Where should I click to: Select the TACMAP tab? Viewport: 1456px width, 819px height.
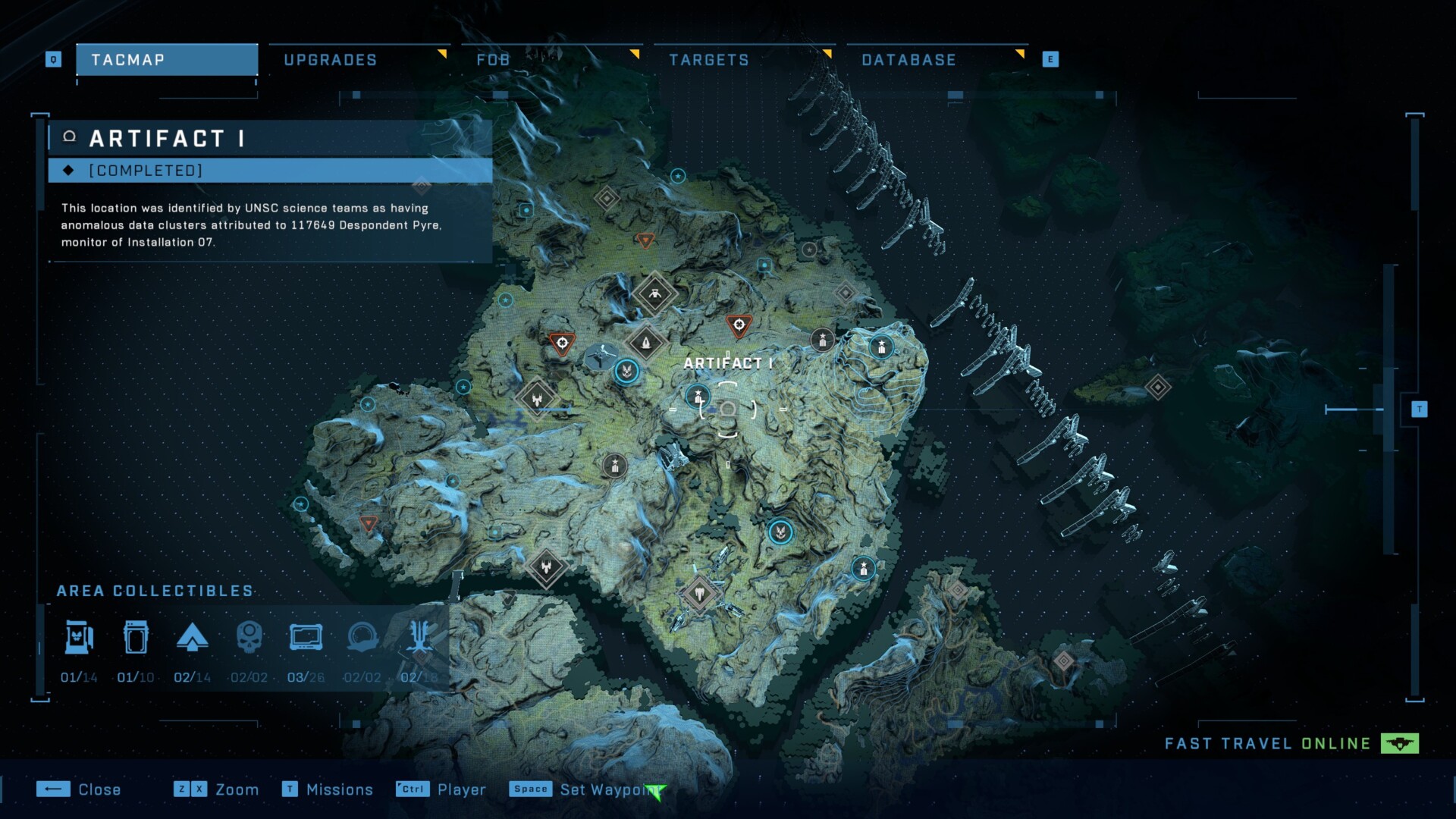click(167, 60)
